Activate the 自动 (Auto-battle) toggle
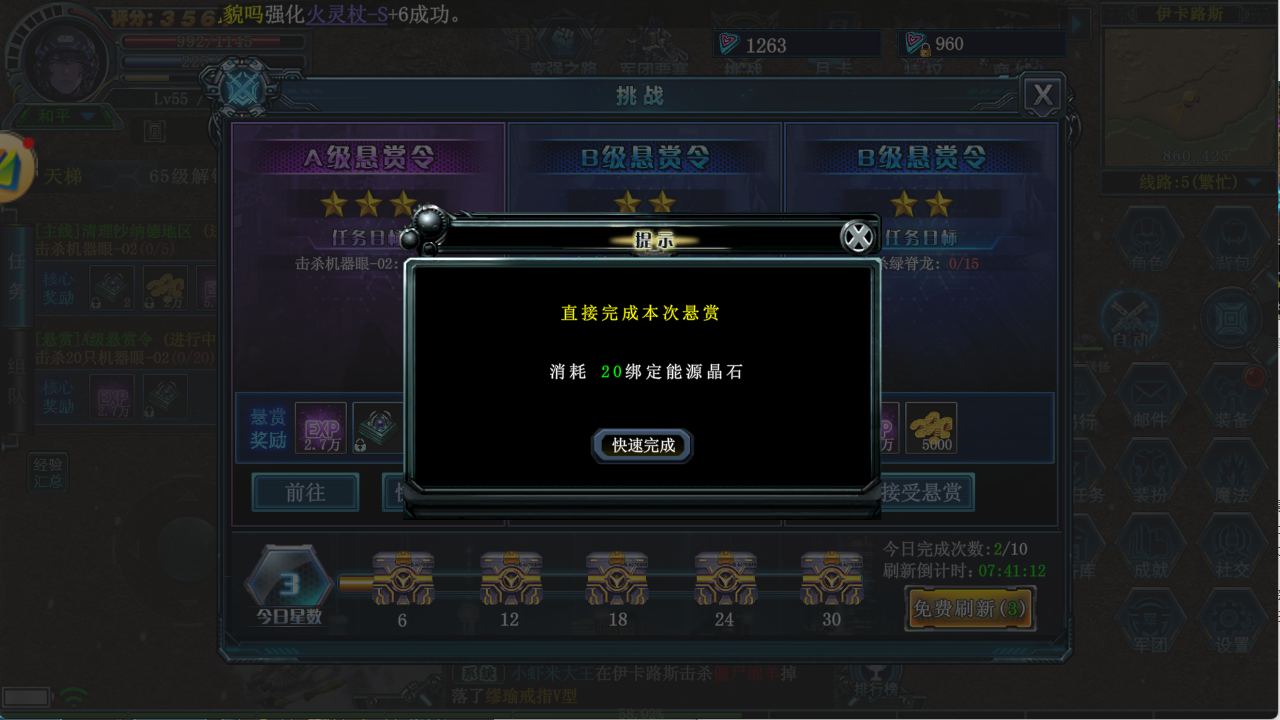Viewport: 1280px width, 720px height. pos(1130,320)
